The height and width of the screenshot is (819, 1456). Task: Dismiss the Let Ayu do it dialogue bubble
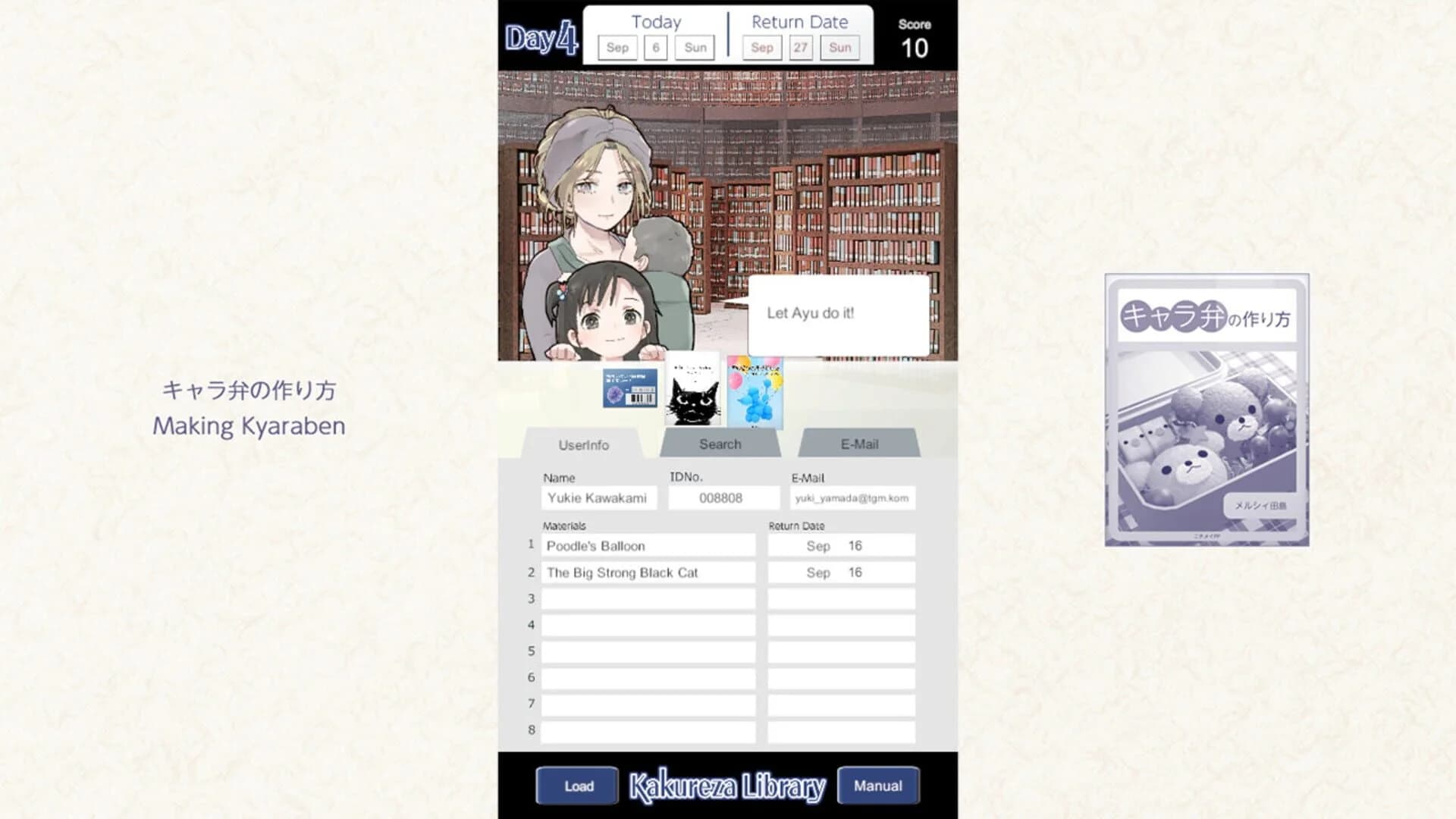click(839, 311)
